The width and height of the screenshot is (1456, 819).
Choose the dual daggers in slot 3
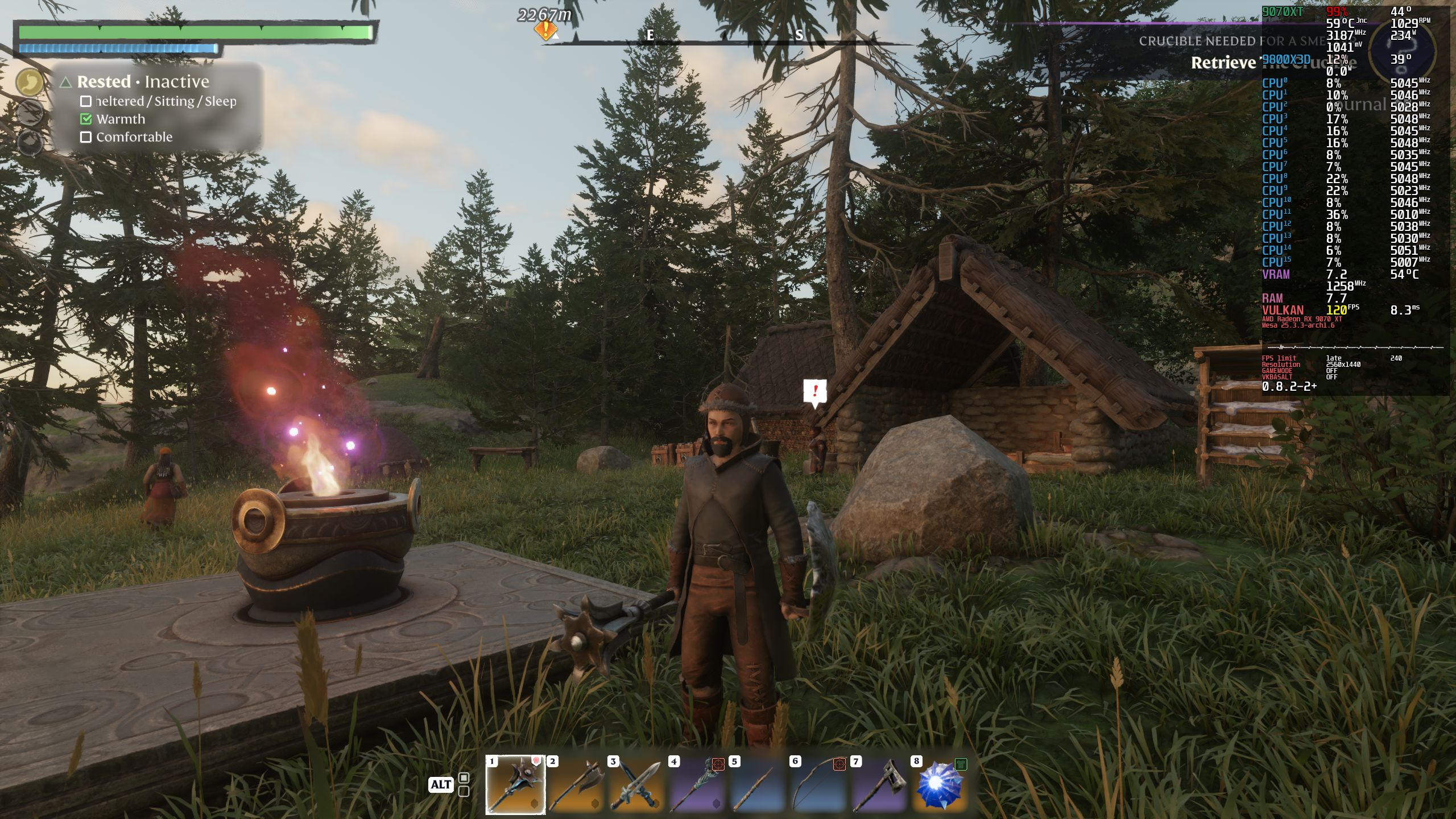pyautogui.click(x=636, y=785)
